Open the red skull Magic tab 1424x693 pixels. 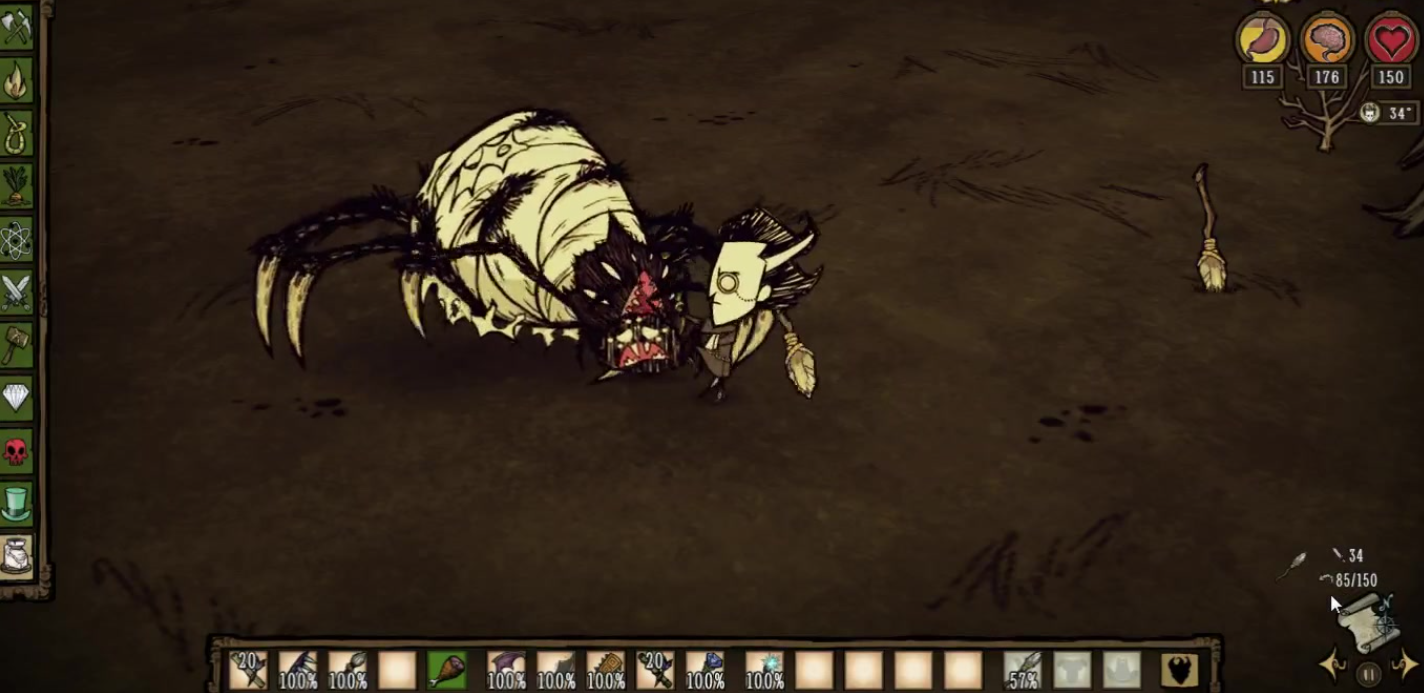(17, 452)
